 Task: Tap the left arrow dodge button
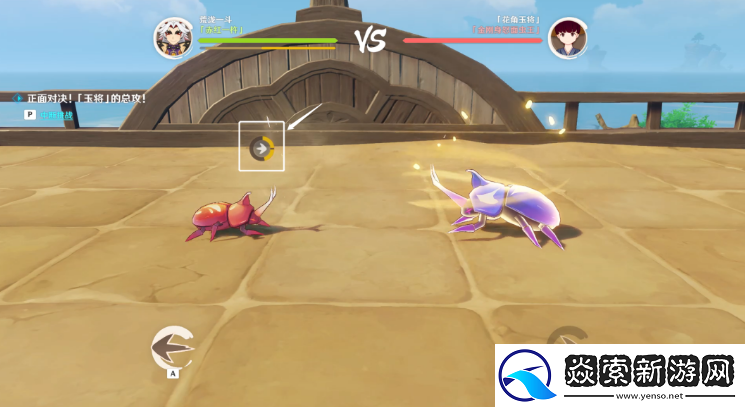172,347
